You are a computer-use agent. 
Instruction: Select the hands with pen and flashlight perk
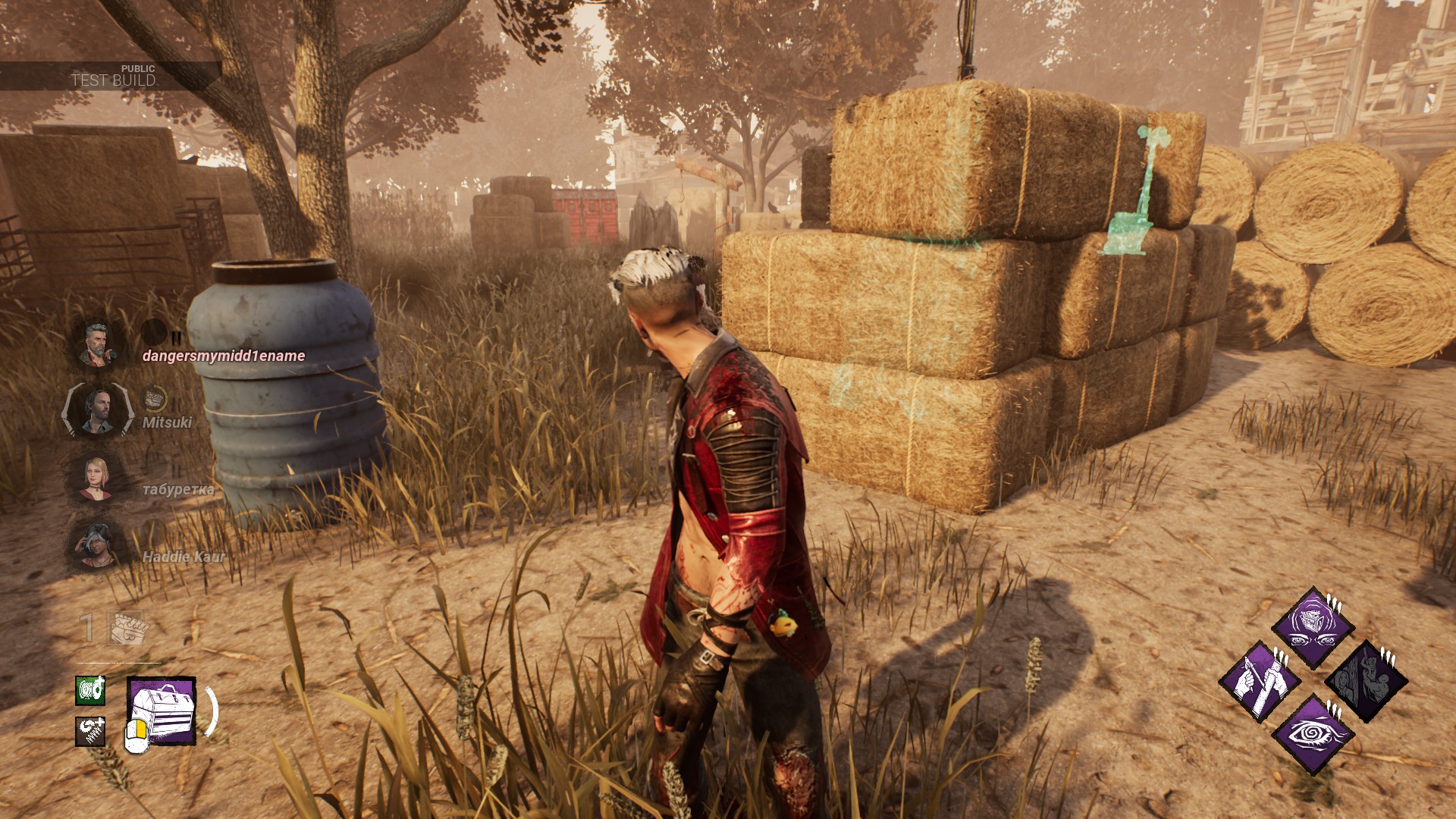[x=1260, y=681]
